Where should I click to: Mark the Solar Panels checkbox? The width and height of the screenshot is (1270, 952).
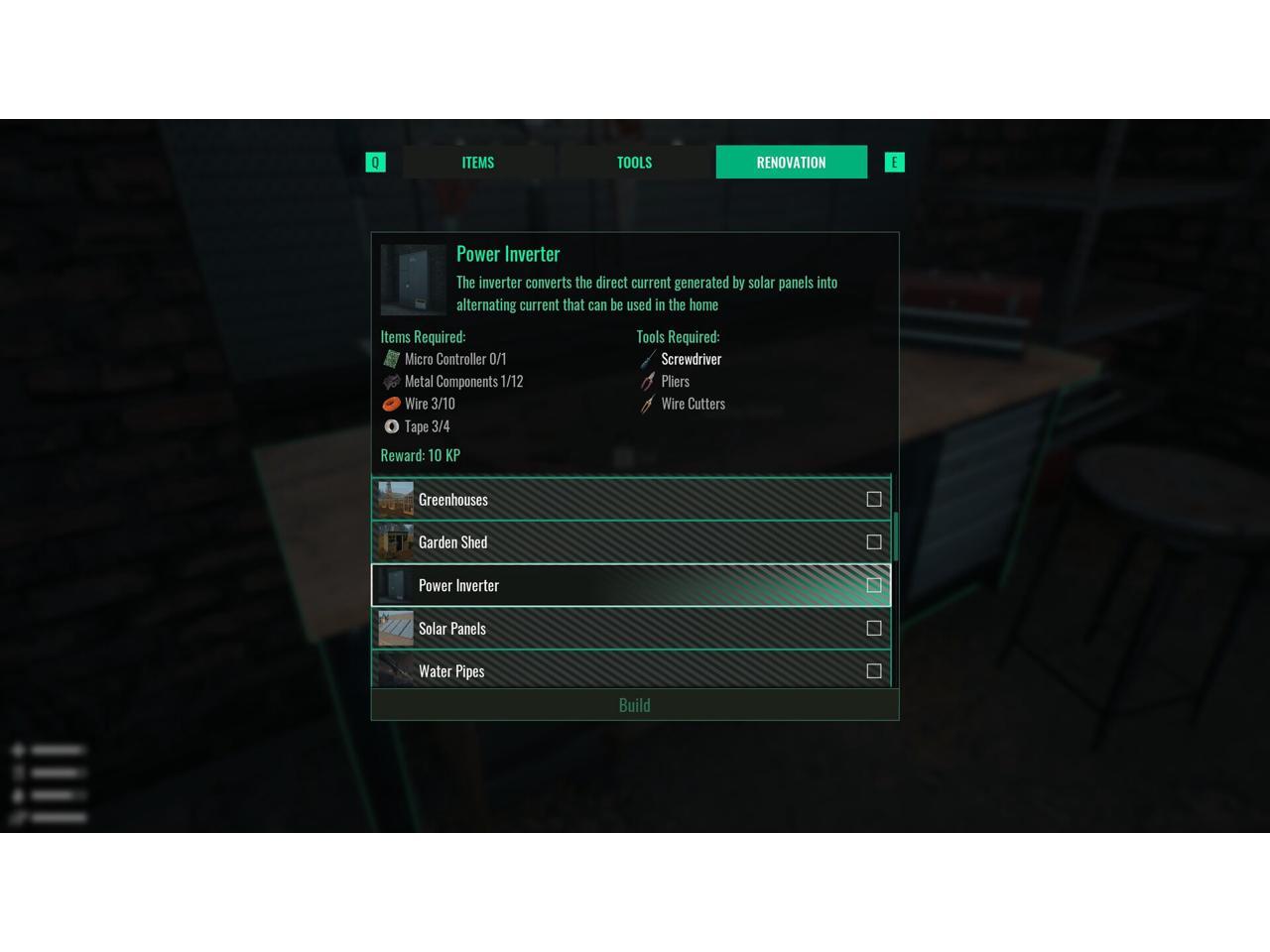point(874,629)
